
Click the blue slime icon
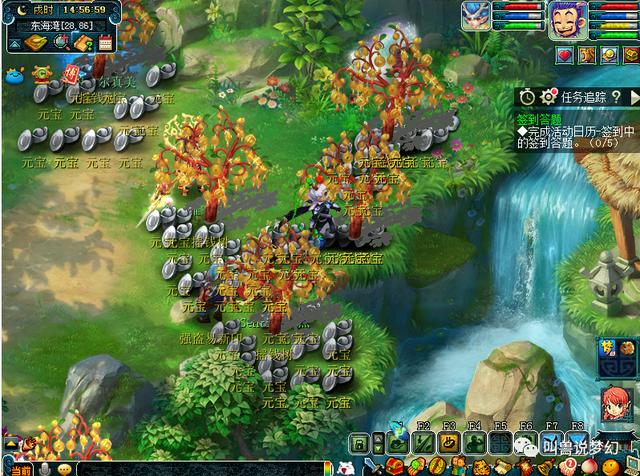pos(14,75)
